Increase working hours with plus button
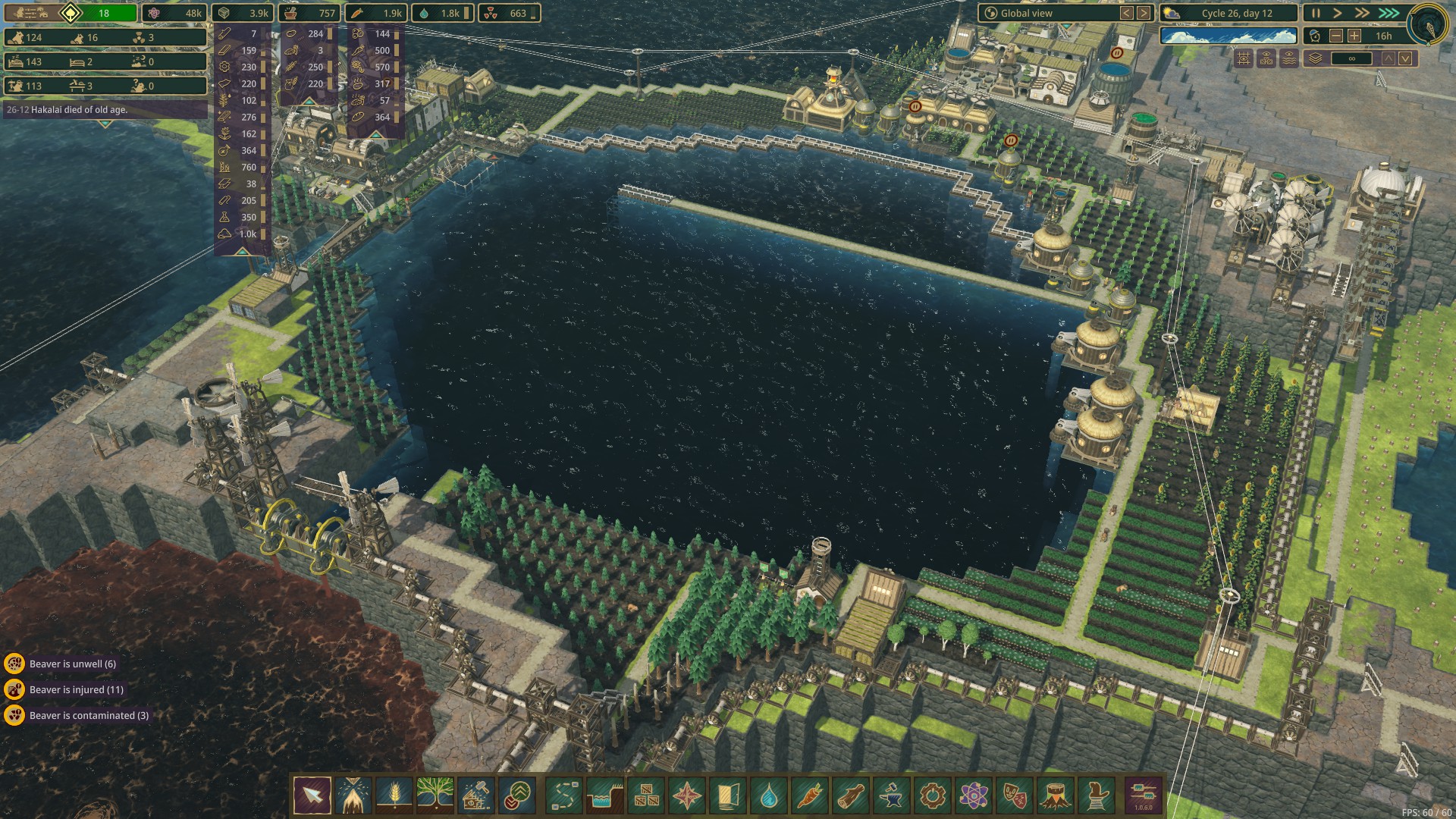The height and width of the screenshot is (819, 1456). pyautogui.click(x=1354, y=36)
